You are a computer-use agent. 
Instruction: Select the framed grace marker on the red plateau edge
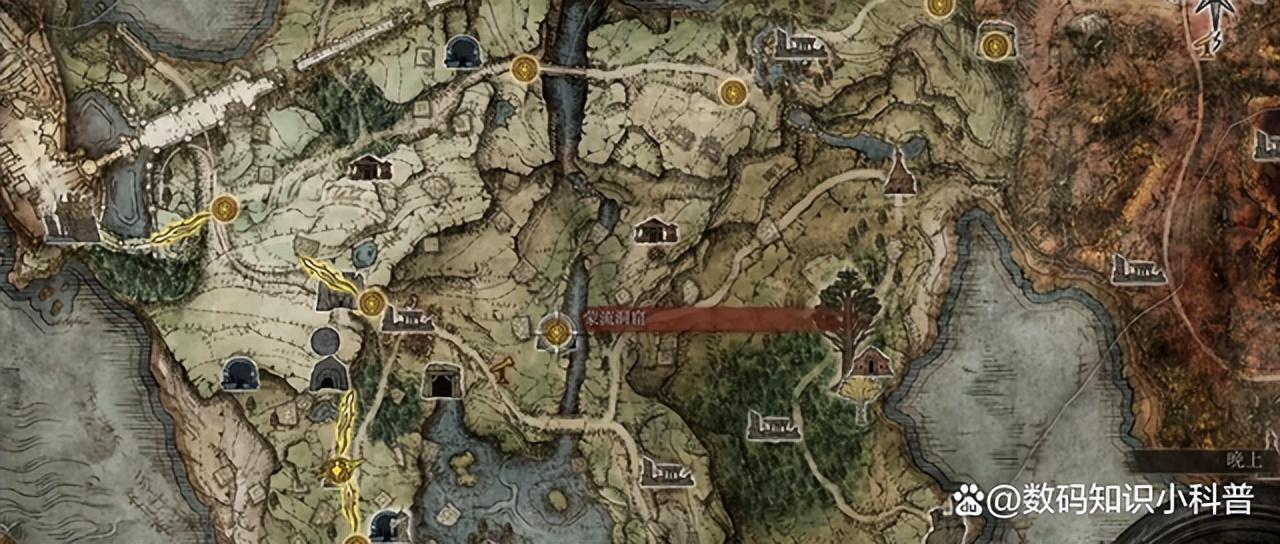(x=994, y=45)
